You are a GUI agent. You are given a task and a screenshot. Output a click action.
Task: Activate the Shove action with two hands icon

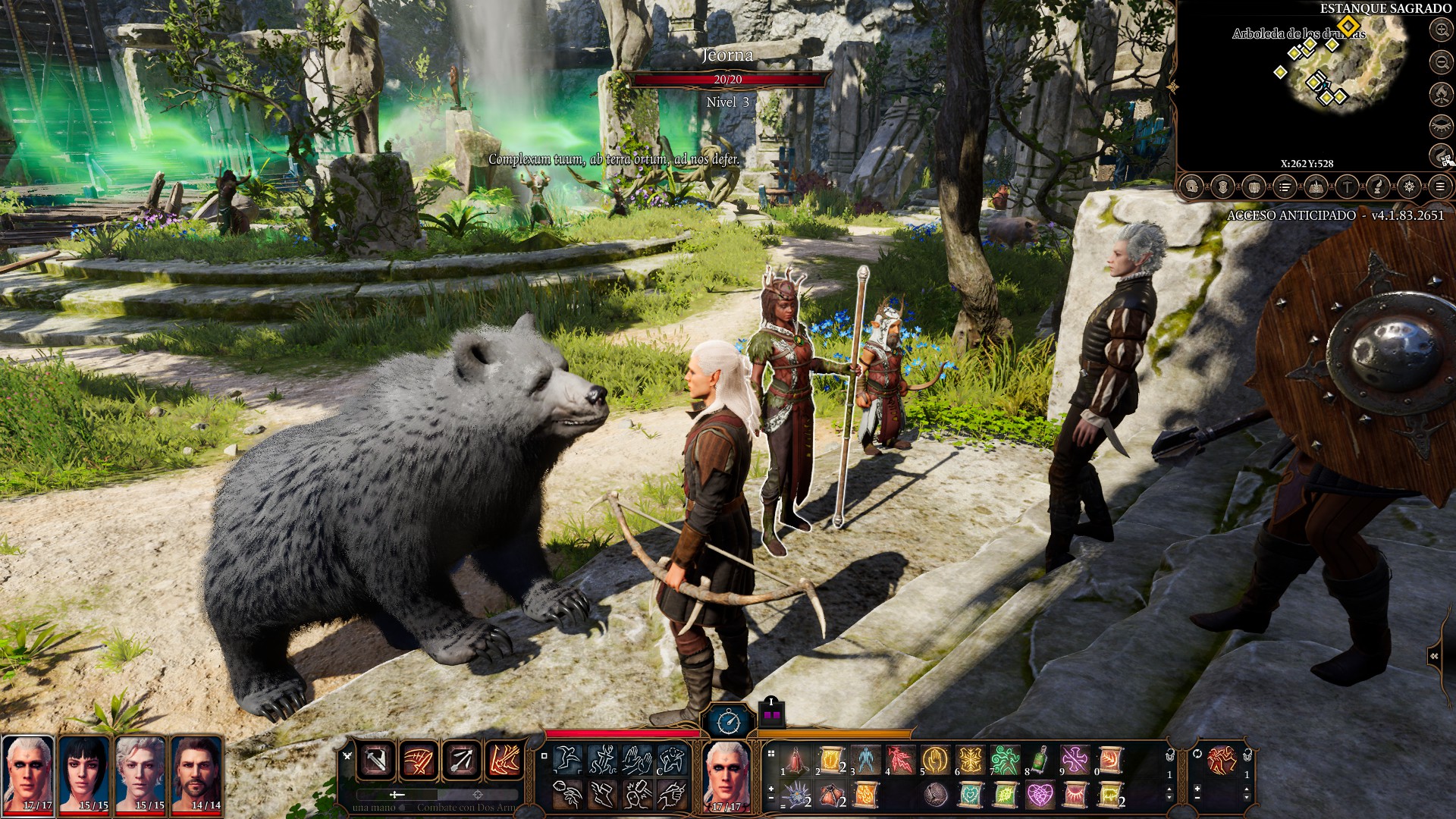click(x=637, y=759)
